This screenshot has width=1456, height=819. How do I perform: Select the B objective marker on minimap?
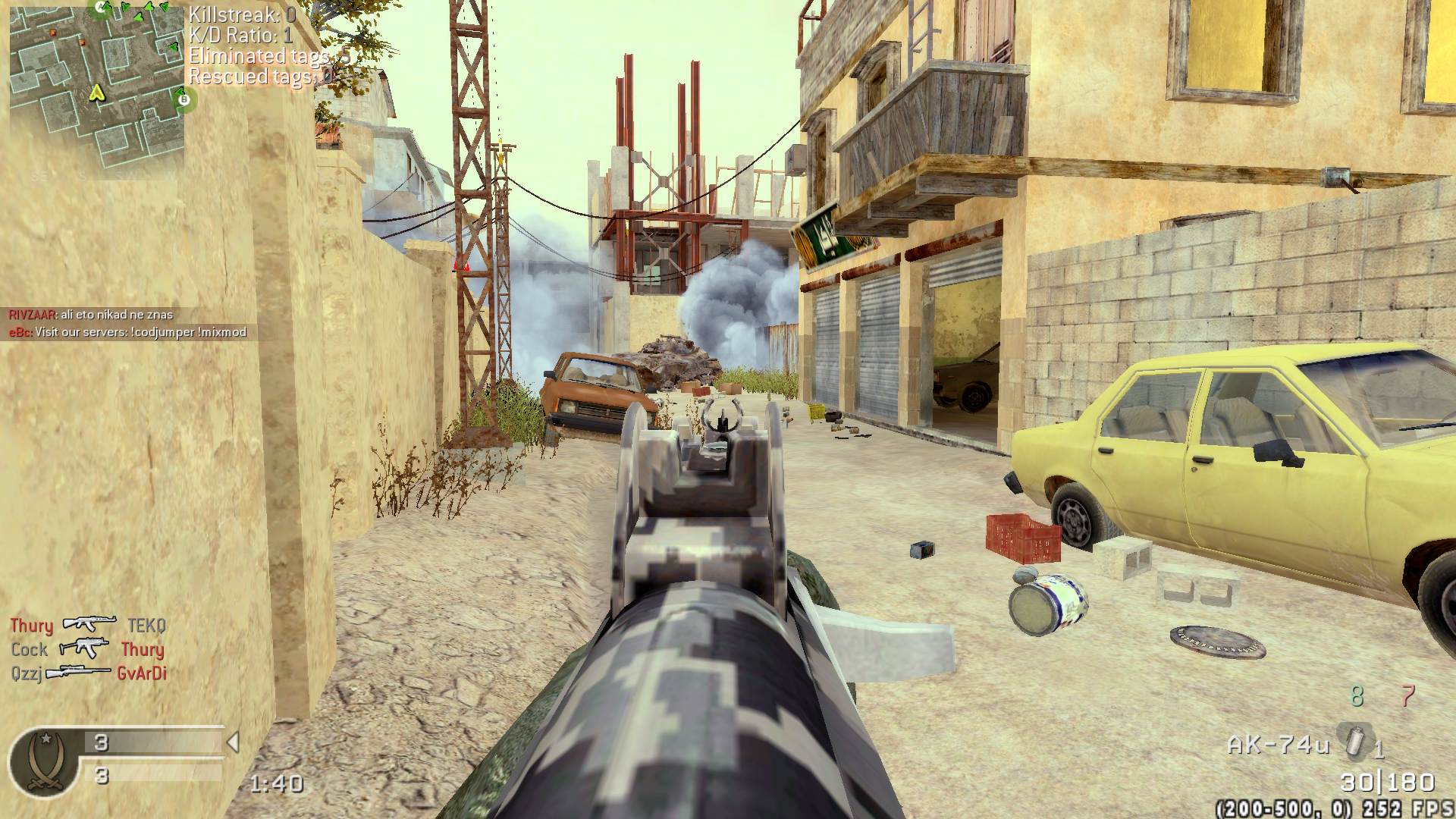tap(182, 99)
